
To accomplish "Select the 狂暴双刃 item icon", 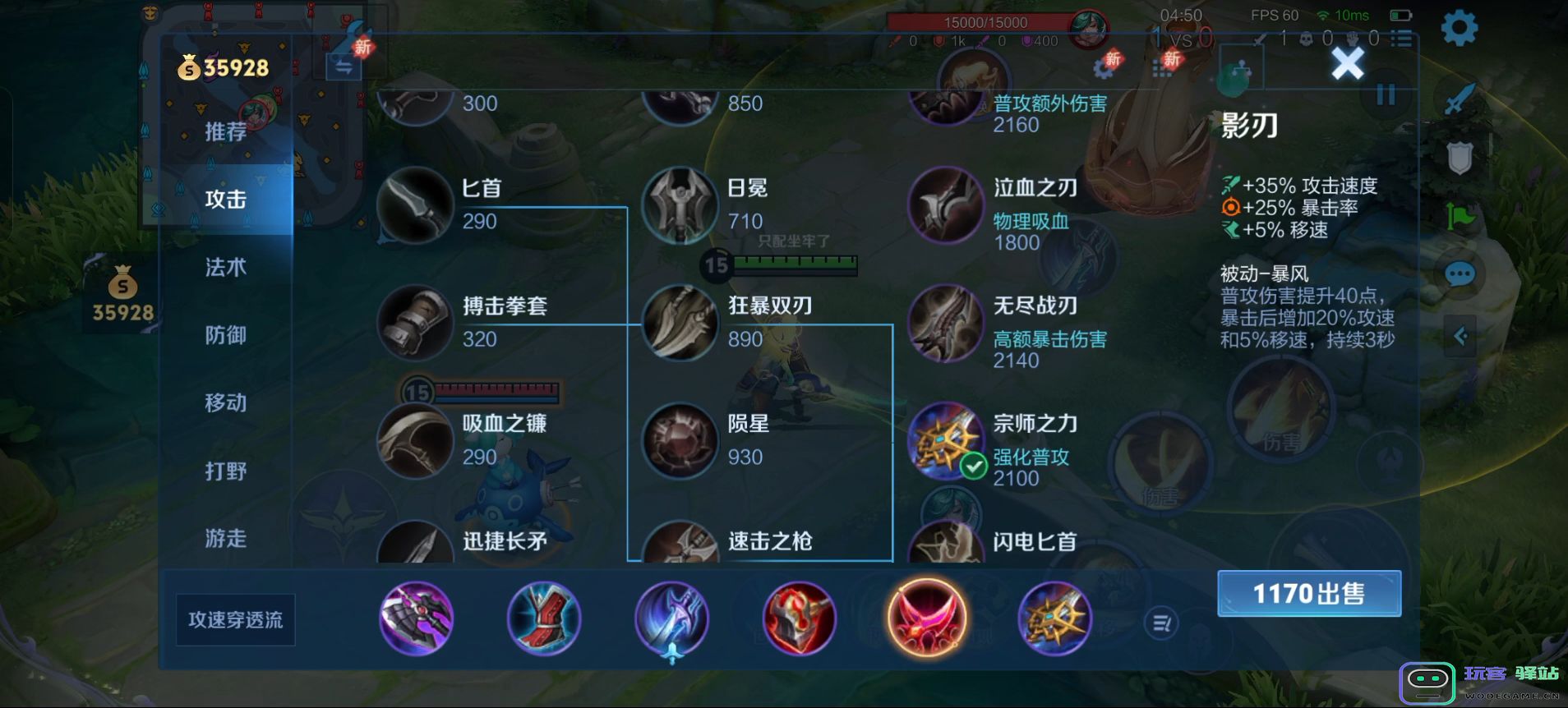I will point(680,324).
